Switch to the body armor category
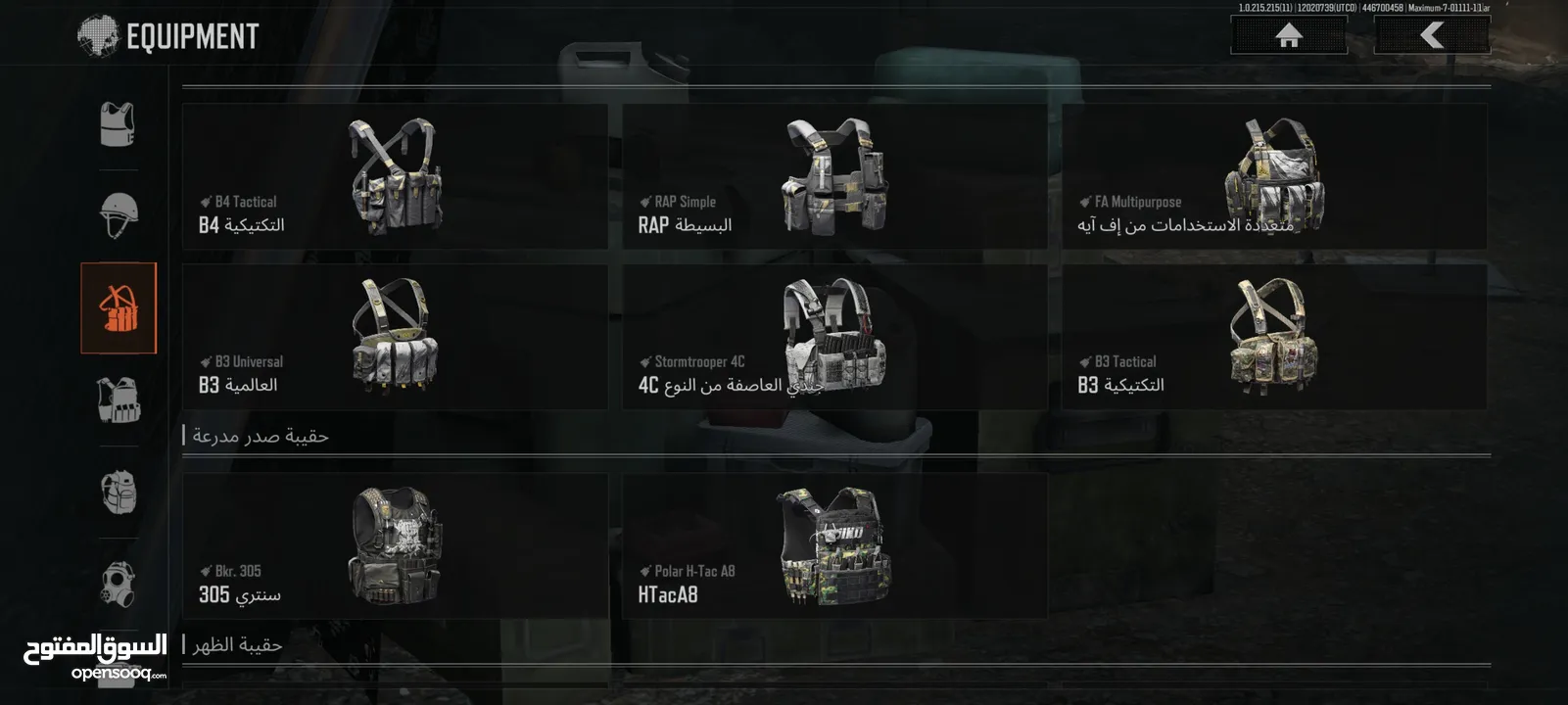This screenshot has height=705, width=1568. (x=119, y=124)
